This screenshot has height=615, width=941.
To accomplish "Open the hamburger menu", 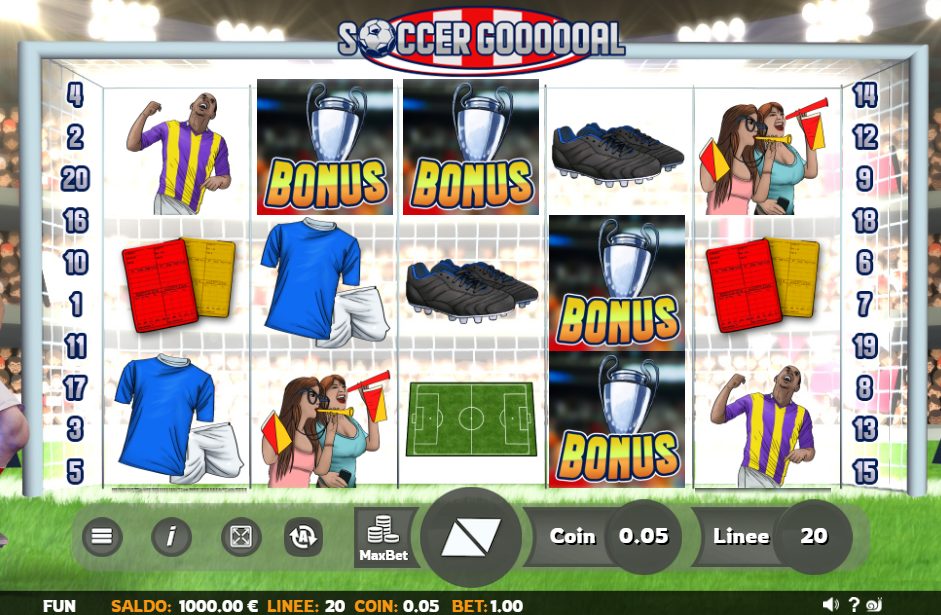I will 101,537.
